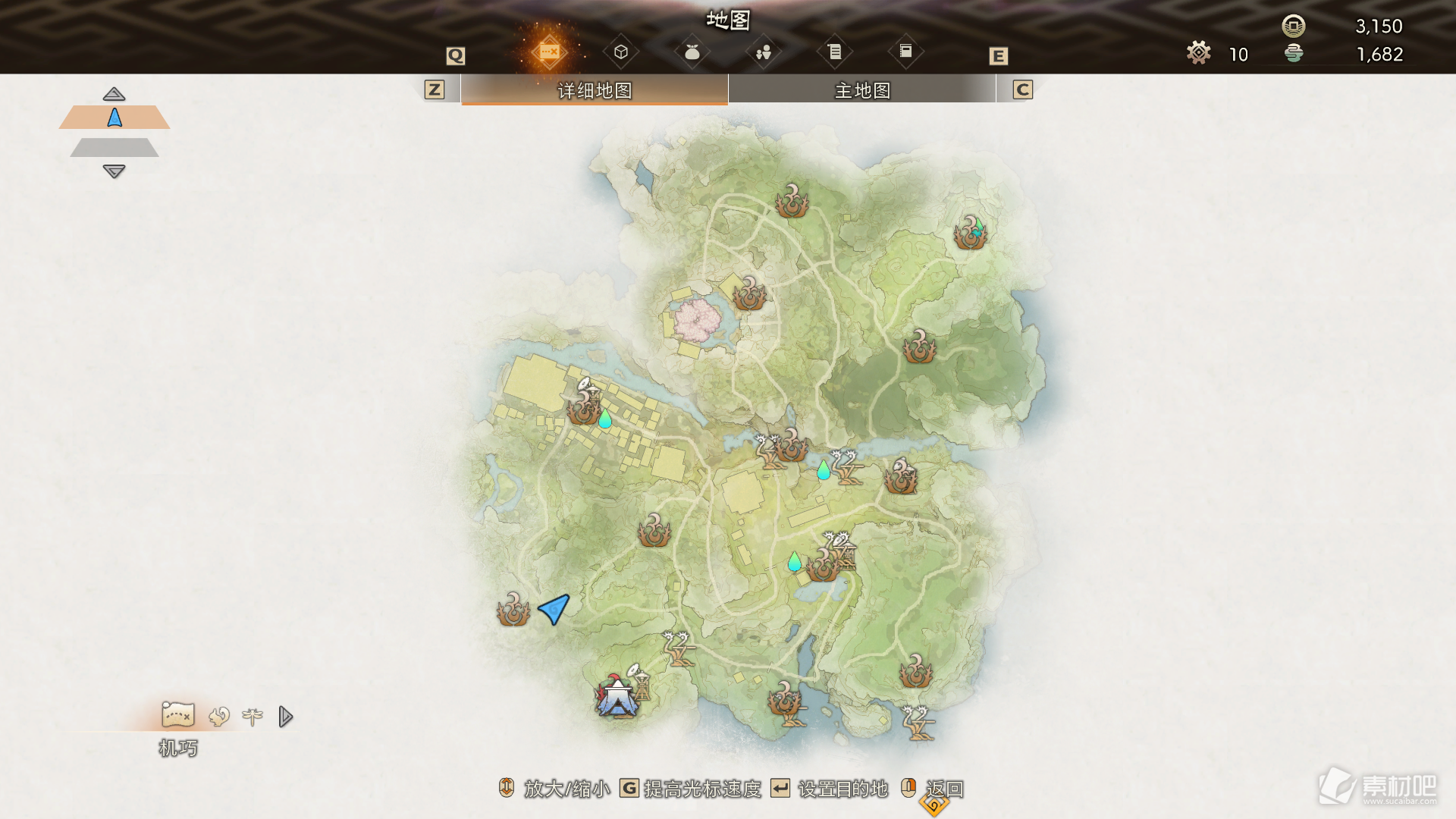Select the upper highlighted map floor layer

pos(115,118)
